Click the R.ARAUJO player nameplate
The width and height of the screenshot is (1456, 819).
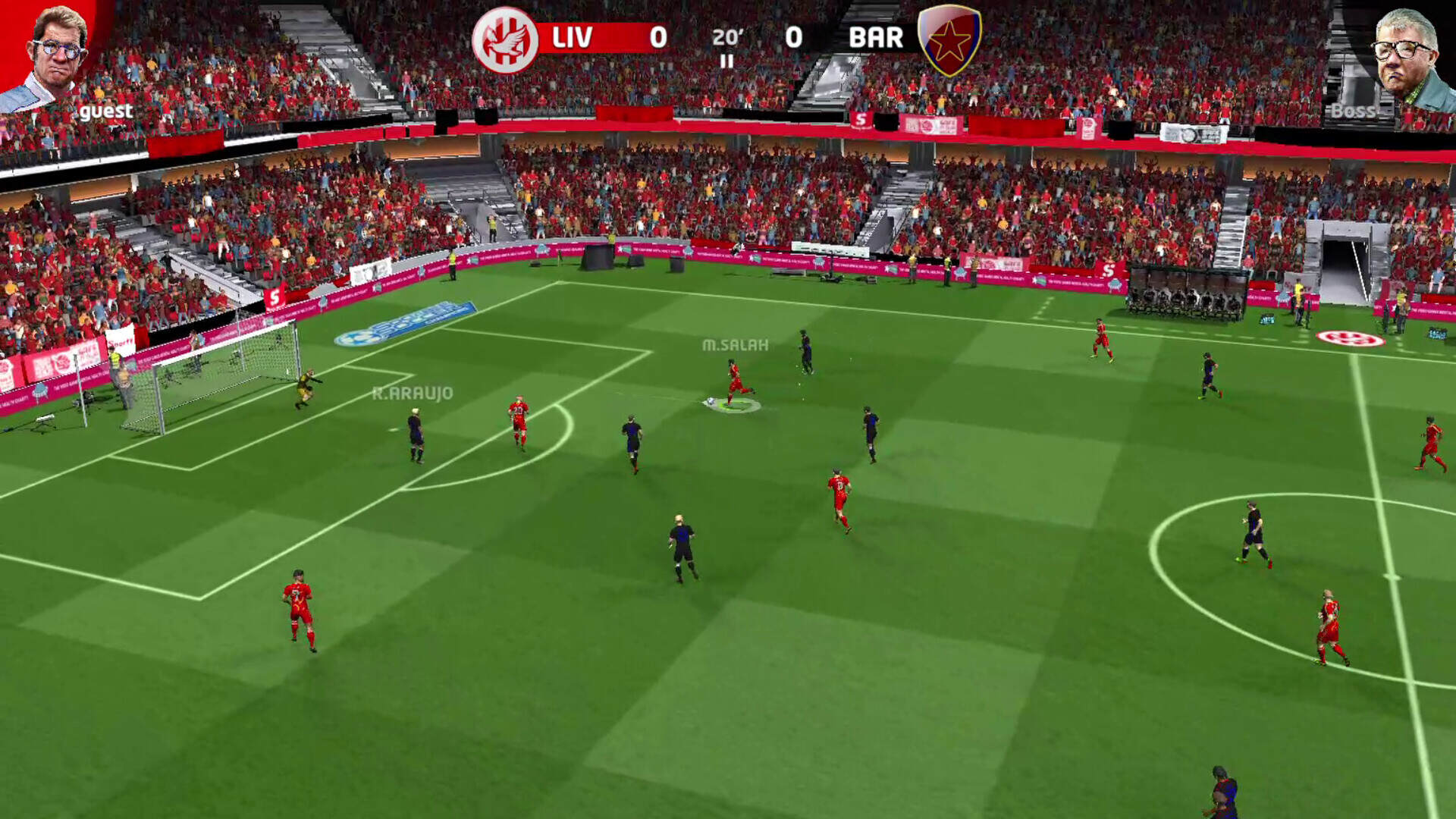pyautogui.click(x=414, y=392)
